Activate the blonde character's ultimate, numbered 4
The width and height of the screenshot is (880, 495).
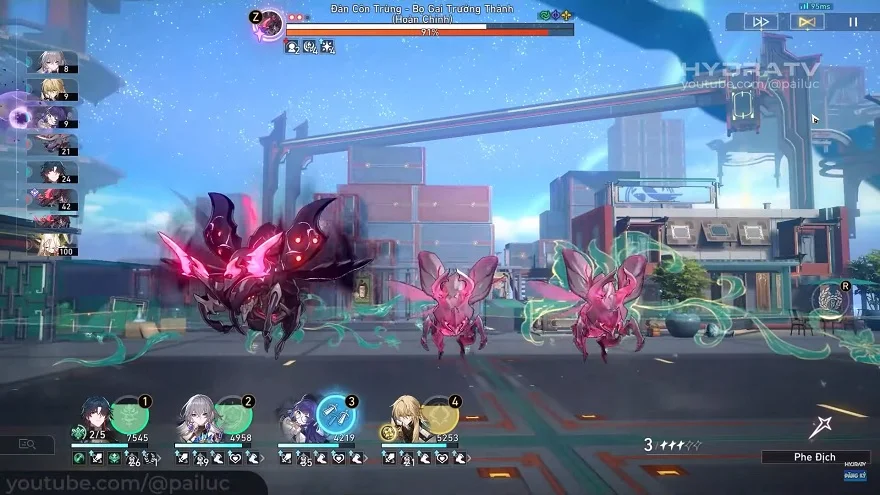point(440,414)
